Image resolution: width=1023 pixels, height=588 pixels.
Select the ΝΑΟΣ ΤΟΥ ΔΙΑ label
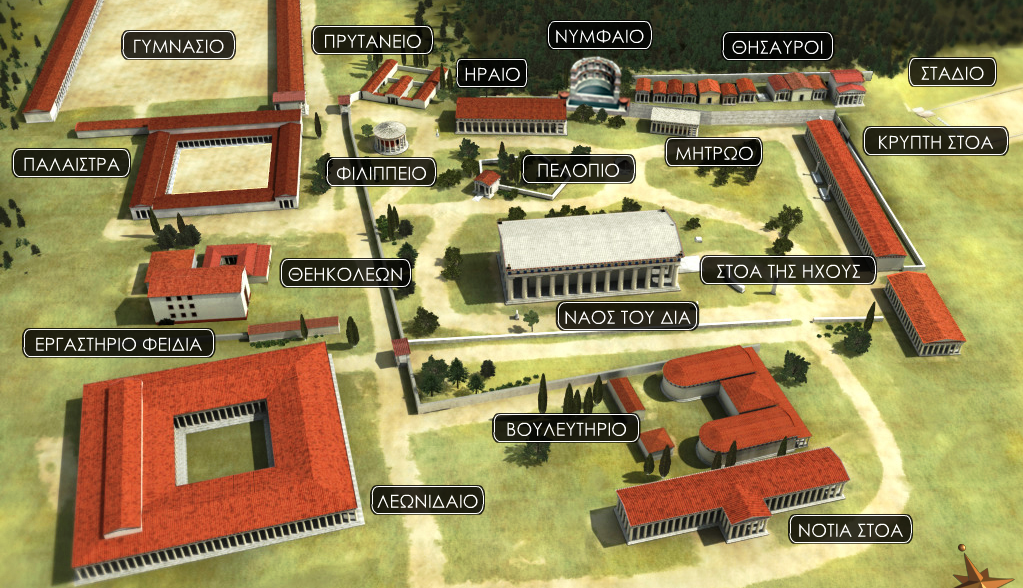coord(628,318)
